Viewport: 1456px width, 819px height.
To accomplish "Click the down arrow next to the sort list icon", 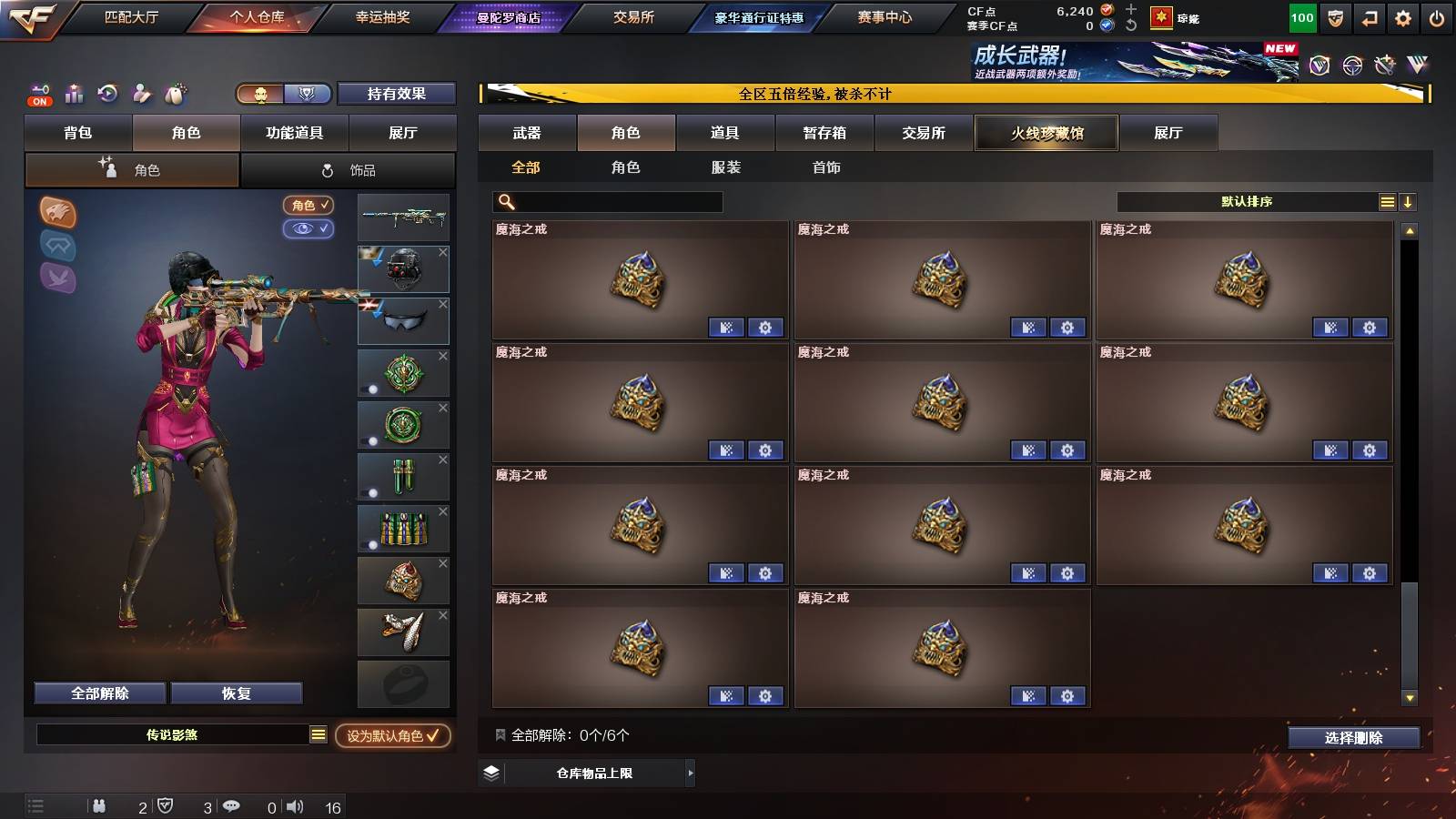I will click(x=1409, y=201).
